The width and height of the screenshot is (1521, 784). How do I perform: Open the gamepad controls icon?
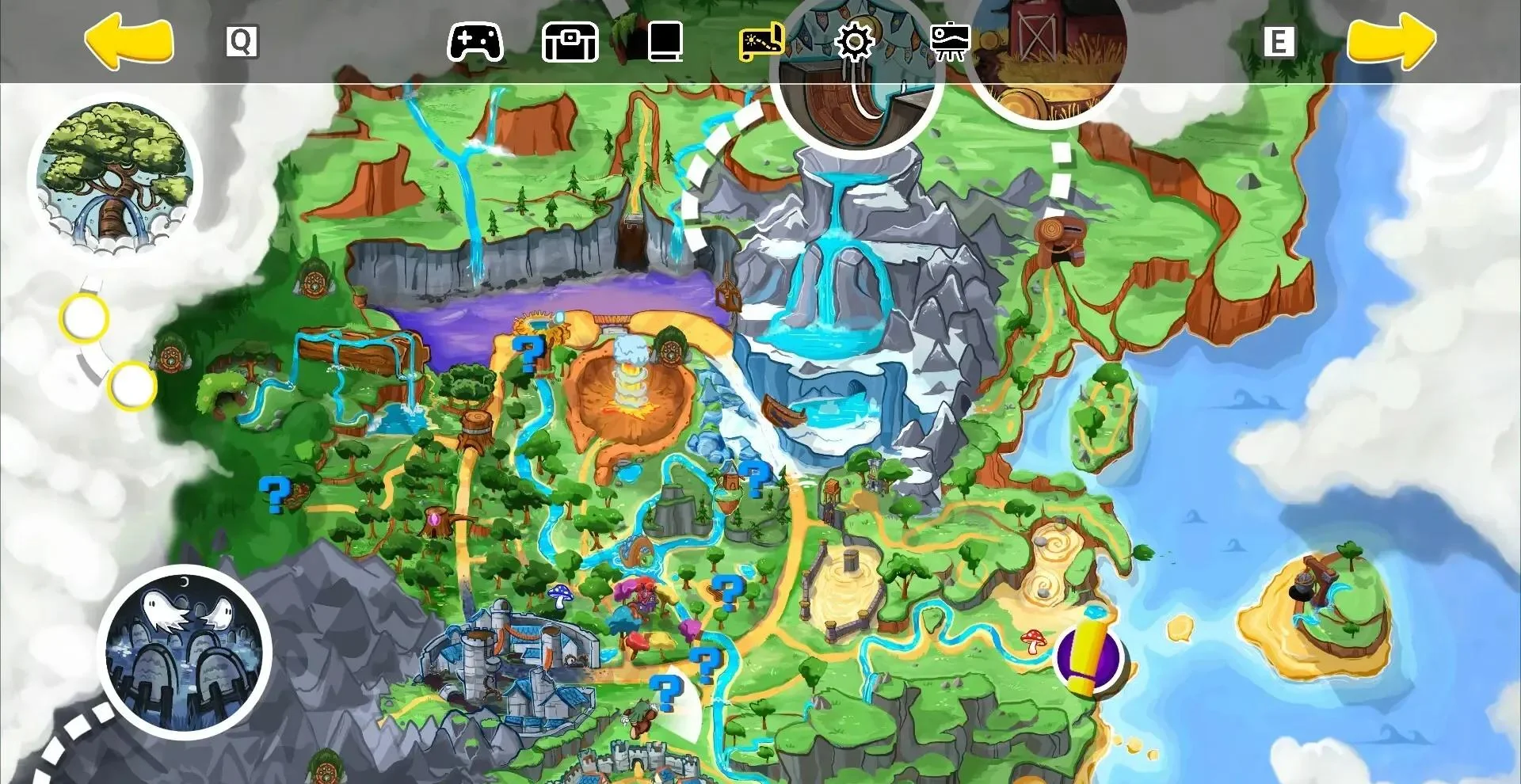(x=475, y=43)
